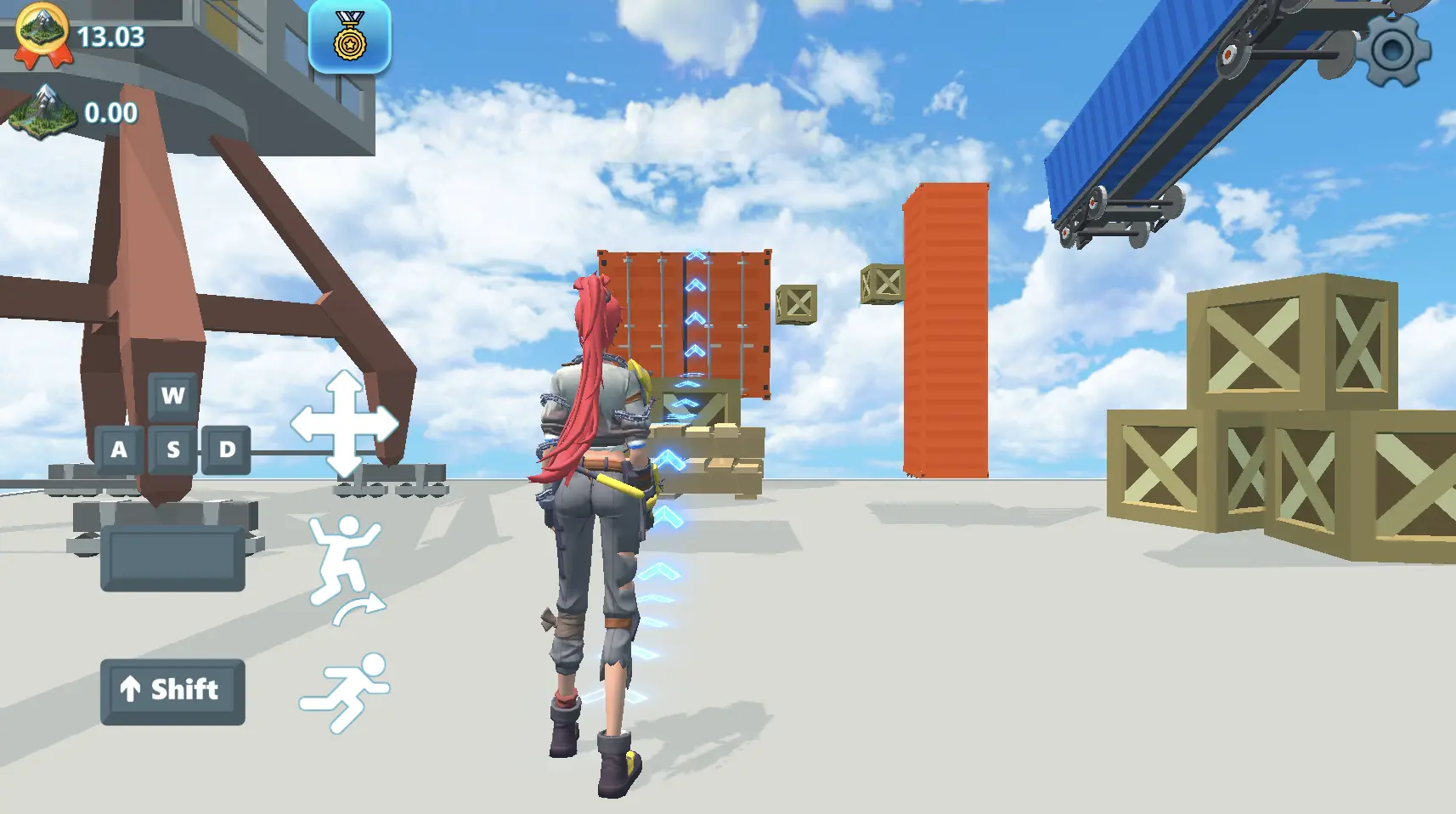
Task: Toggle the D key for moving right
Action: 225,450
